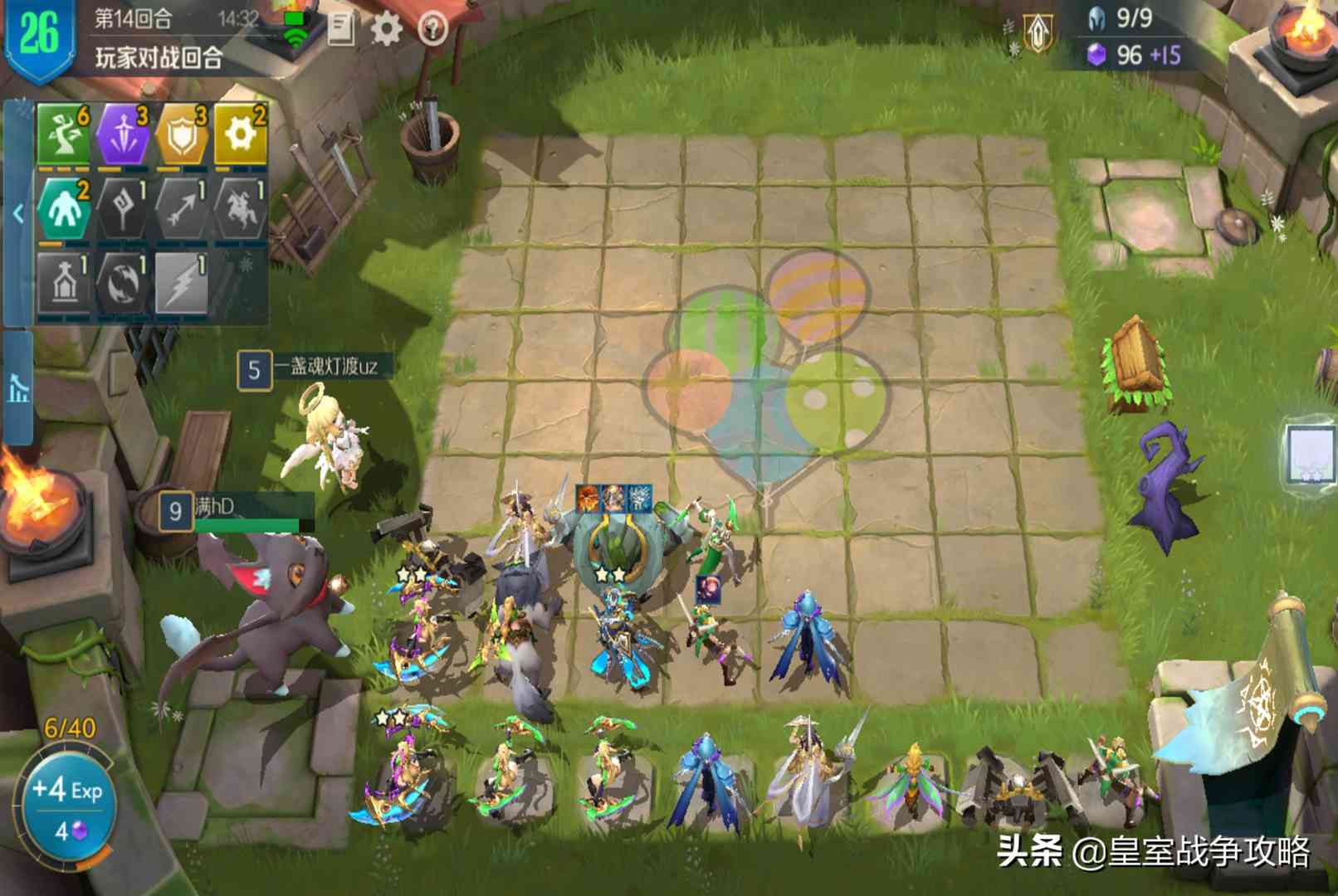Tap the shield emblem beside population count
The image size is (1338, 896).
coord(1038,33)
